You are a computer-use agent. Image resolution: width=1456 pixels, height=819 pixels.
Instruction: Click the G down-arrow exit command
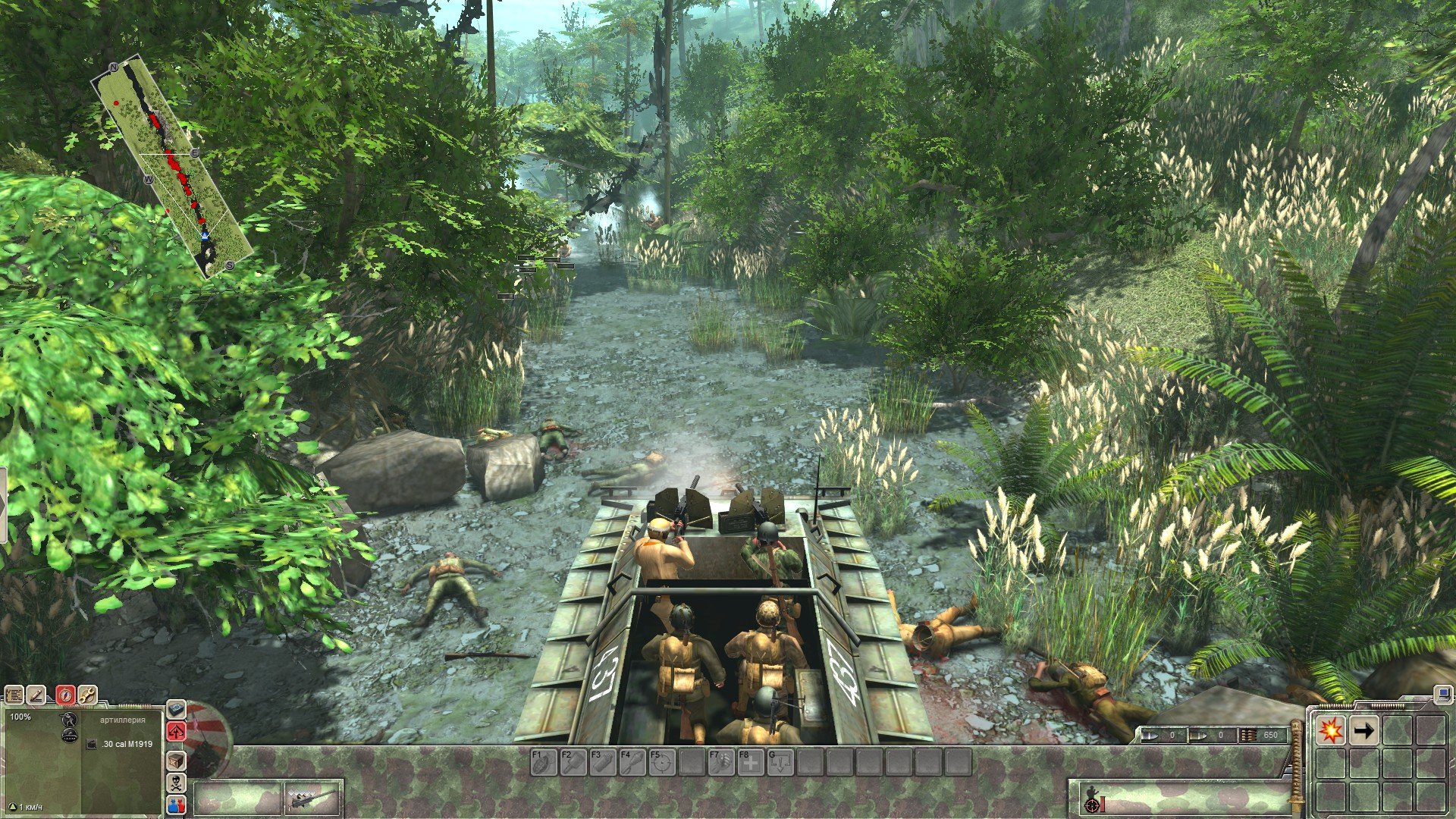coord(780,762)
